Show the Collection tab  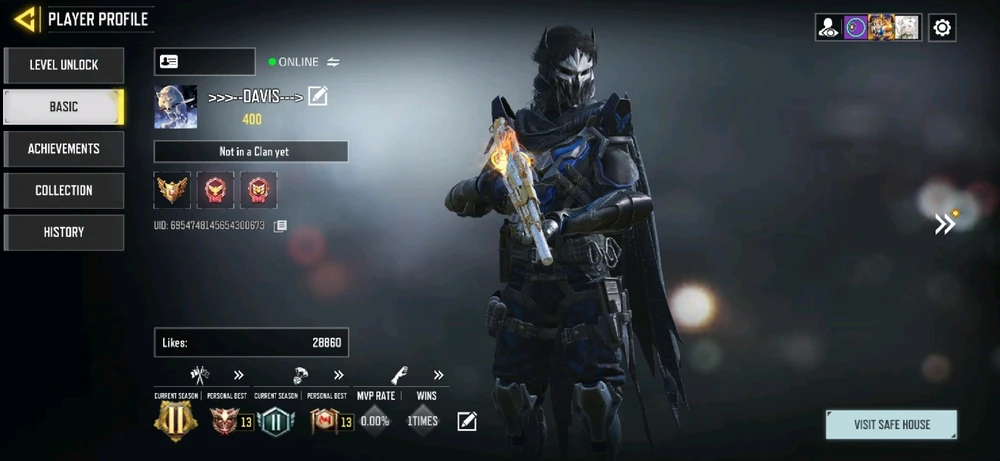coord(64,191)
